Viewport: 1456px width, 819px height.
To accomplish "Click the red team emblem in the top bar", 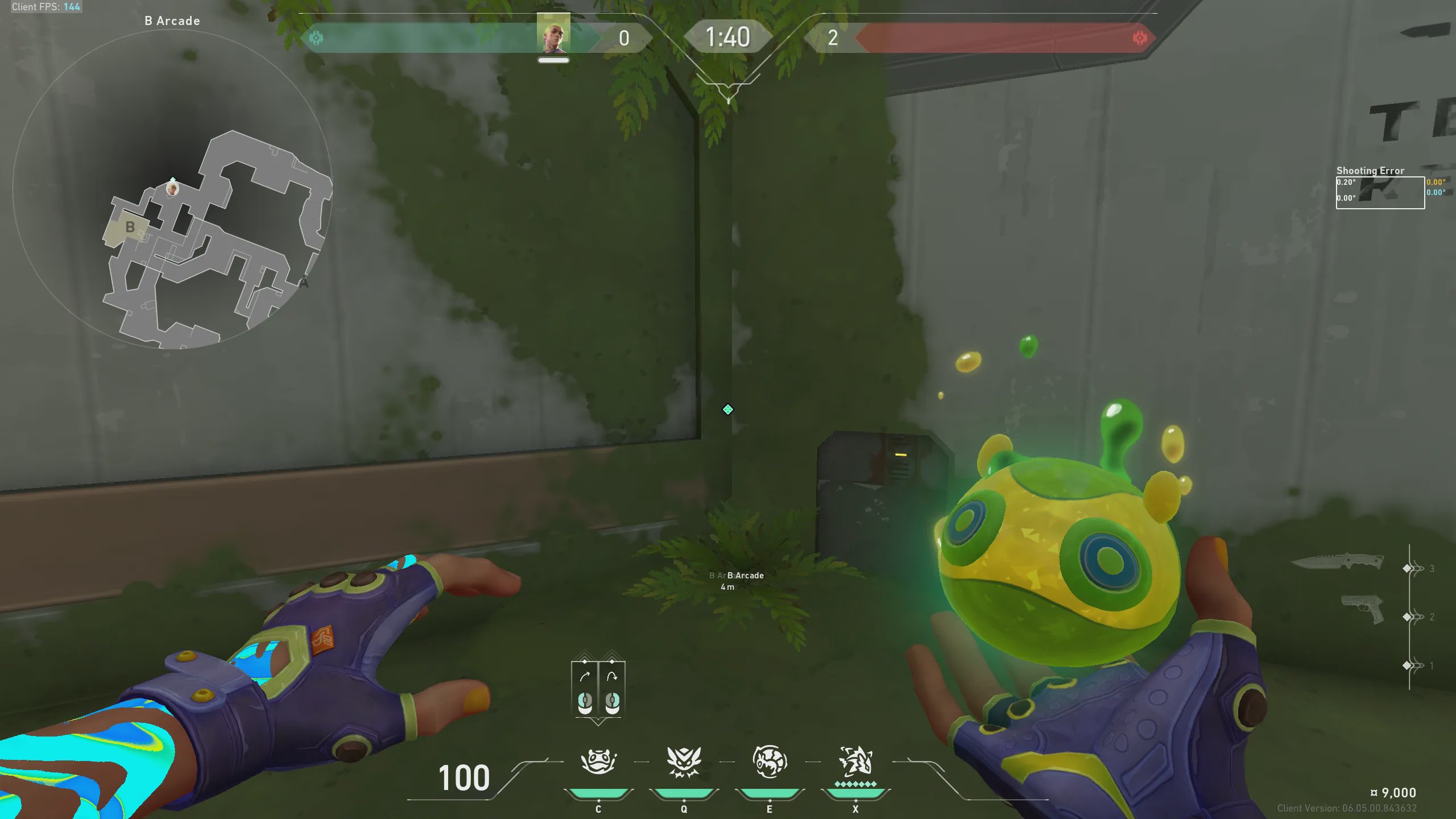I will [x=1139, y=38].
